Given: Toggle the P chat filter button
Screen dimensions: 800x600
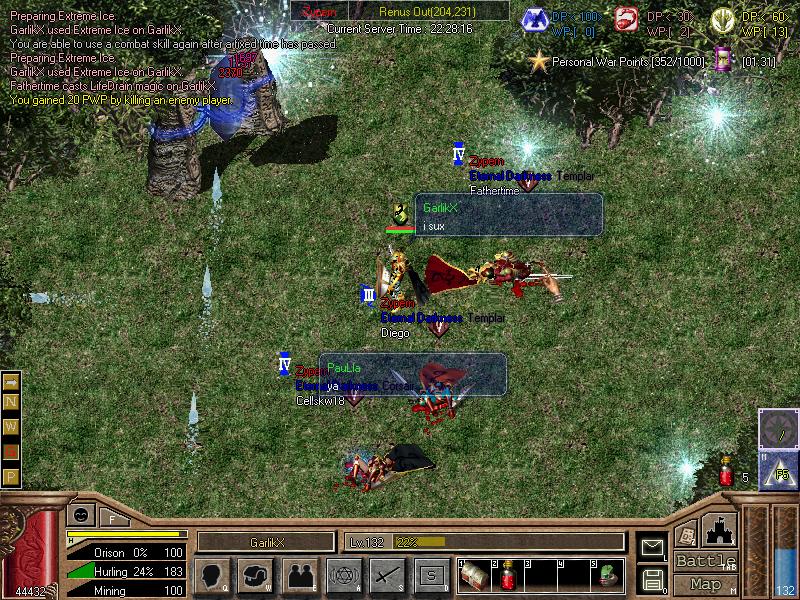Looking at the screenshot, I should point(11,475).
